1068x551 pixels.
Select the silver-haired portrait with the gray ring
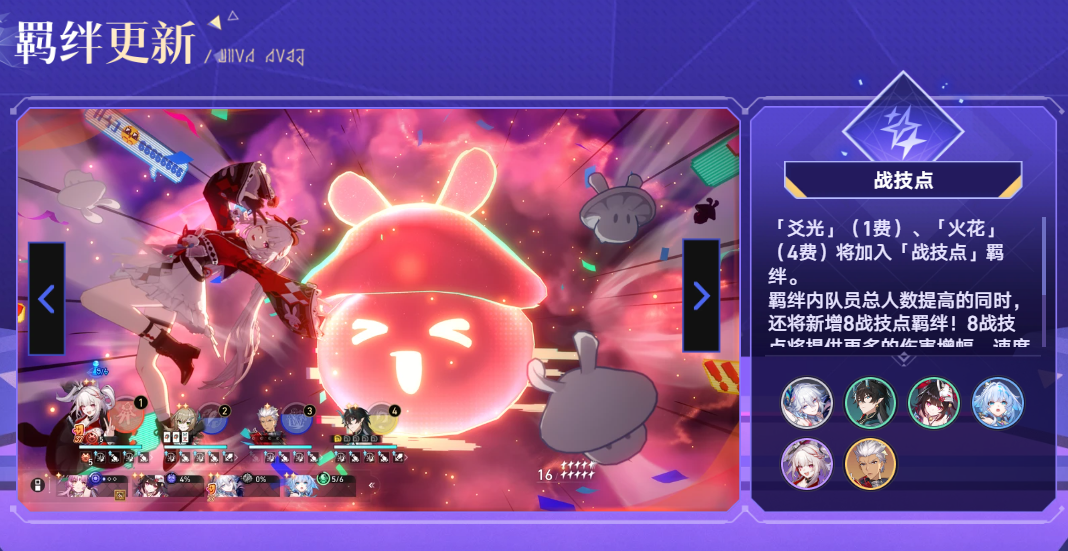pyautogui.click(x=806, y=402)
